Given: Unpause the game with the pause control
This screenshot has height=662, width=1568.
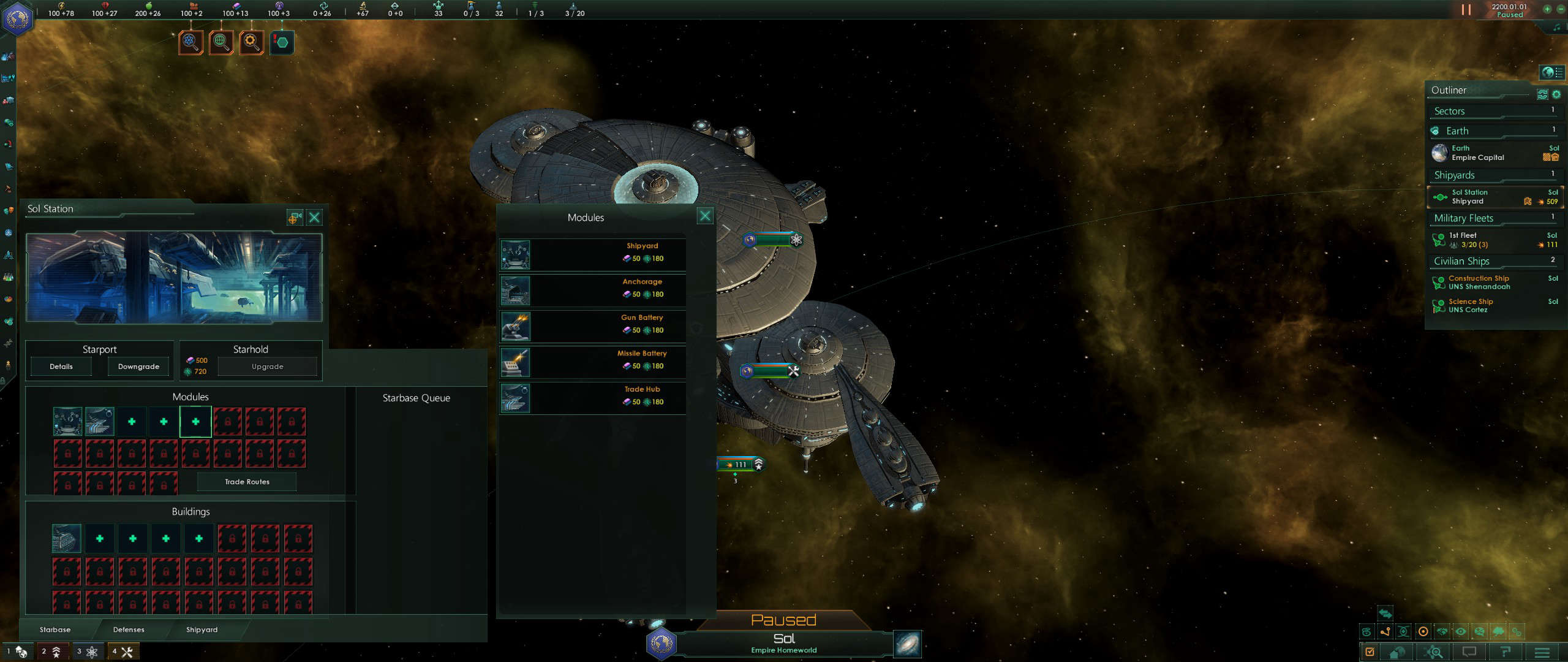Looking at the screenshot, I should (1466, 9).
